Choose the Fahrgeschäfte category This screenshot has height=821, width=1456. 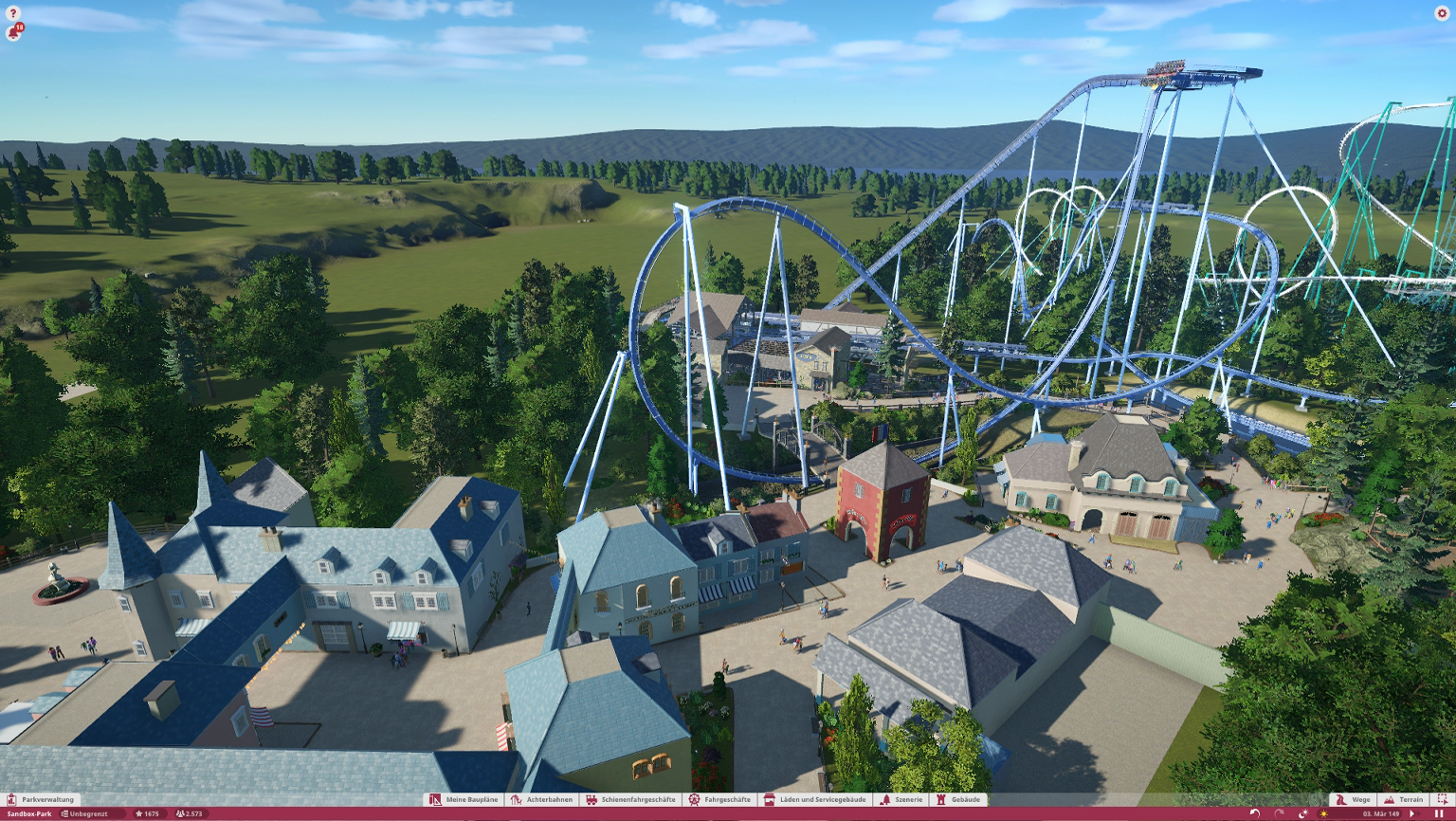tap(719, 799)
